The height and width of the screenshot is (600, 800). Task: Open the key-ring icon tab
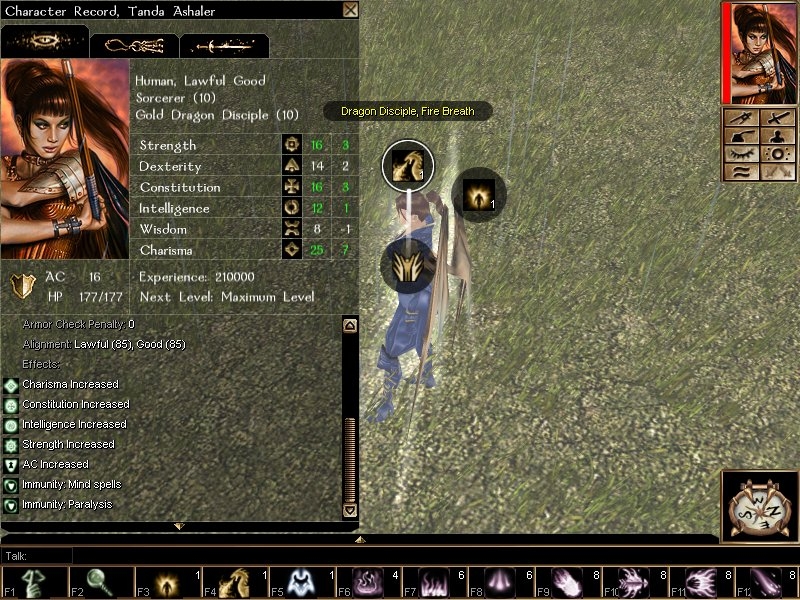coord(134,45)
